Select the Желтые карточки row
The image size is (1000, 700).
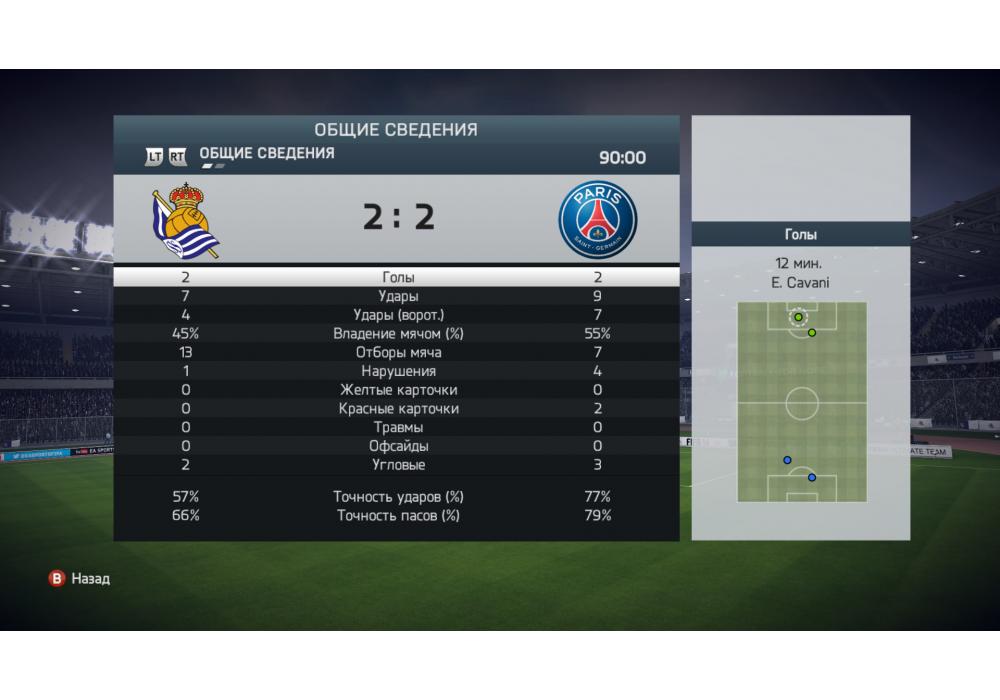tap(398, 390)
